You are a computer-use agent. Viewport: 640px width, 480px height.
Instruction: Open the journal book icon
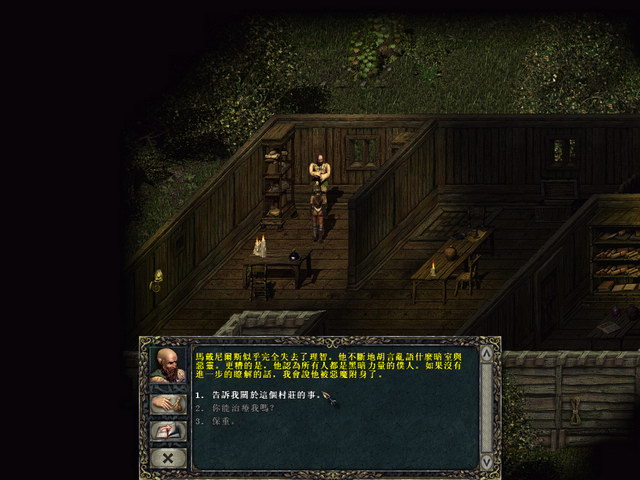tap(167, 431)
